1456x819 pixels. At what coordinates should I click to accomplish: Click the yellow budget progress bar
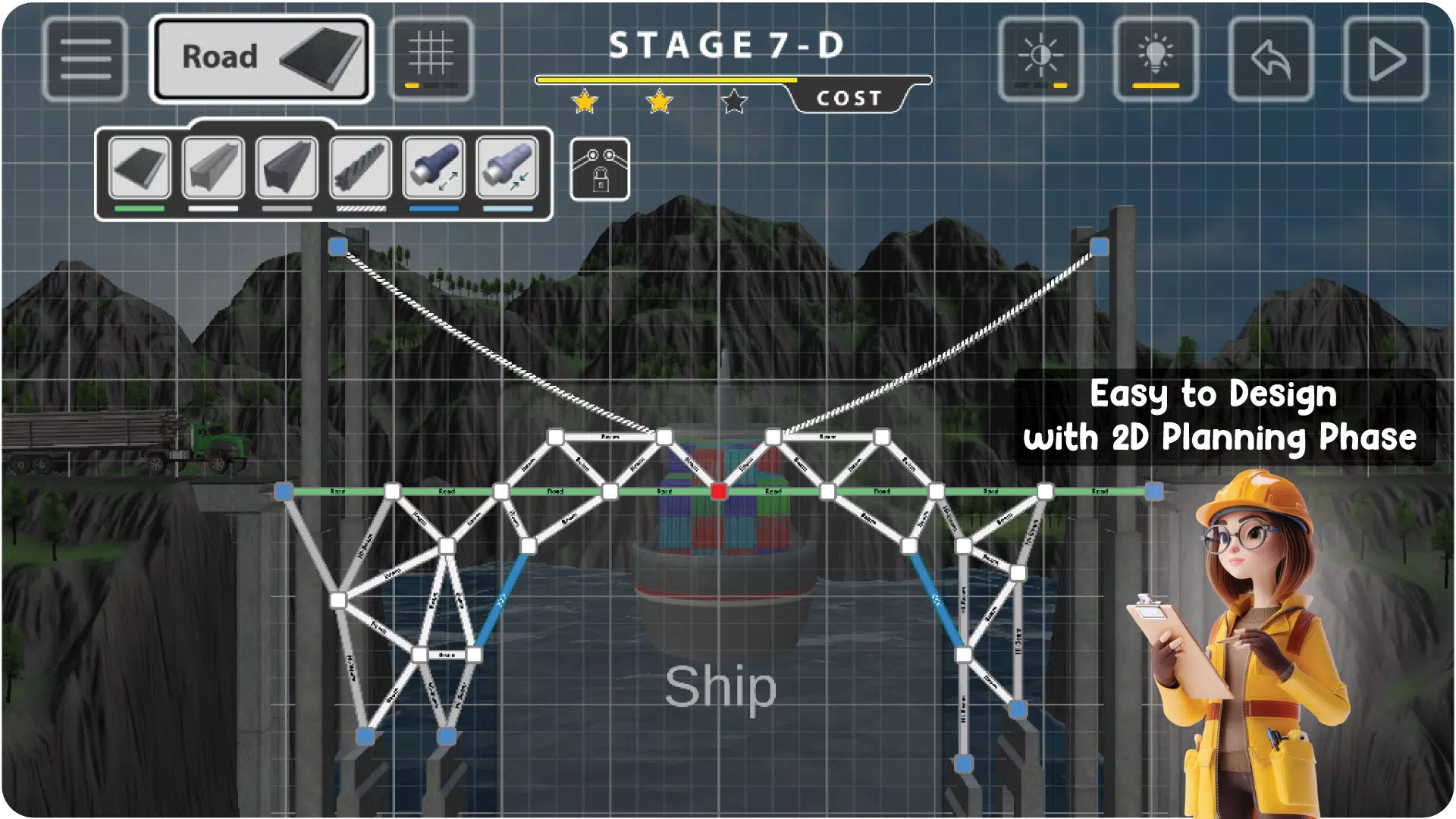point(667,78)
